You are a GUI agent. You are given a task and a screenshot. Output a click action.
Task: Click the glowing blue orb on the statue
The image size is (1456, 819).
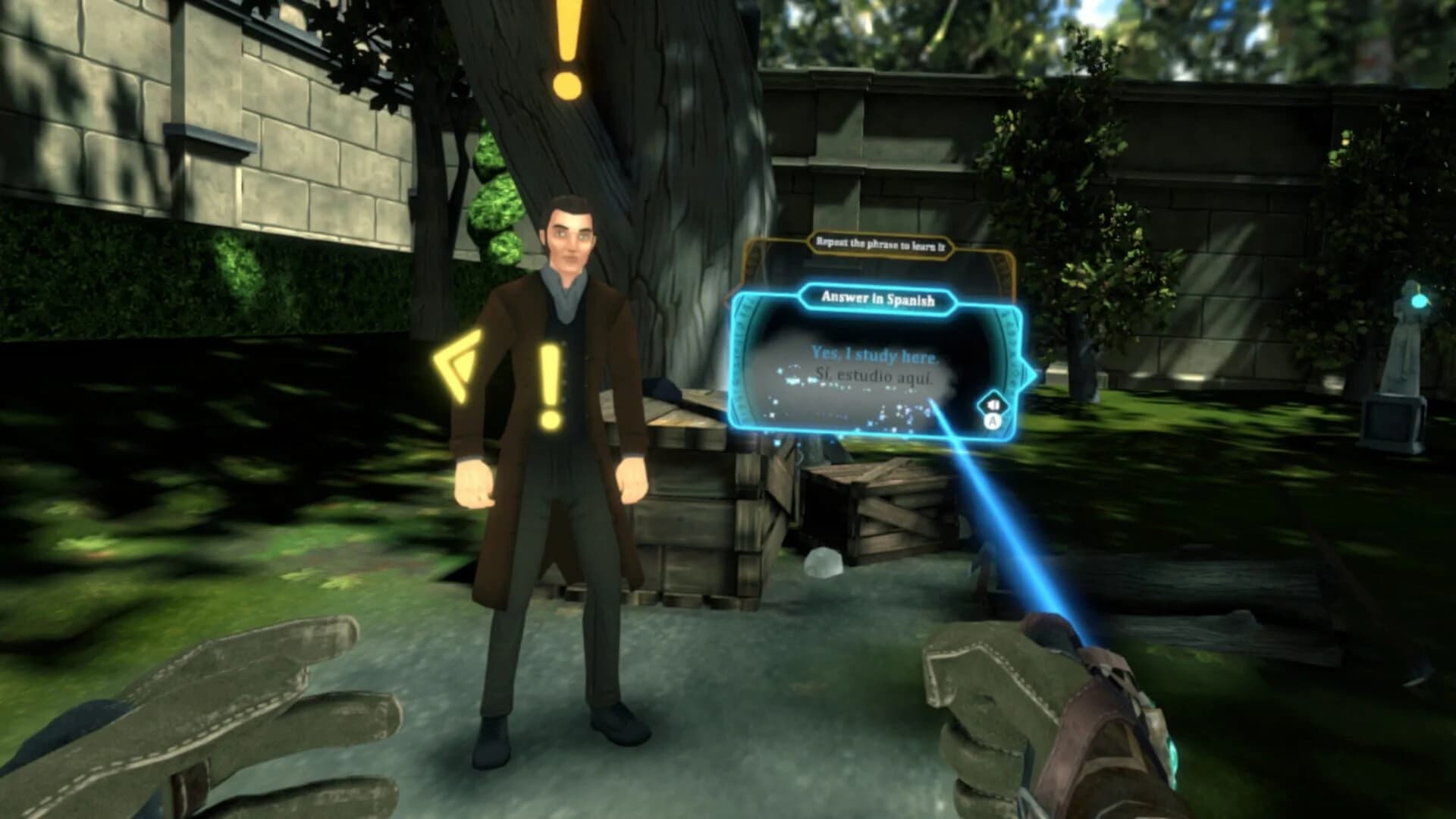pos(1418,302)
